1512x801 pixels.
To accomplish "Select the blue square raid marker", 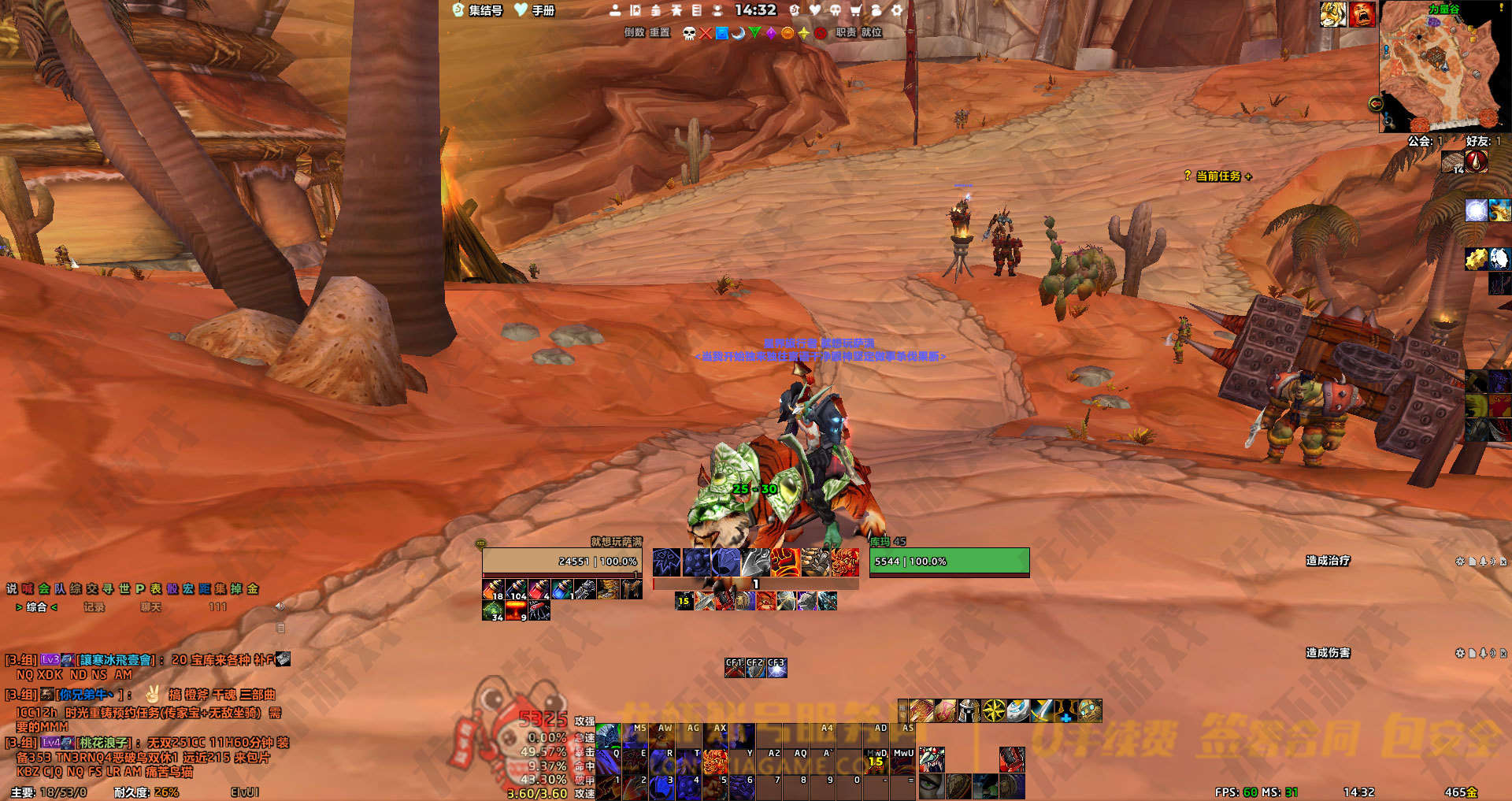I will (722, 33).
